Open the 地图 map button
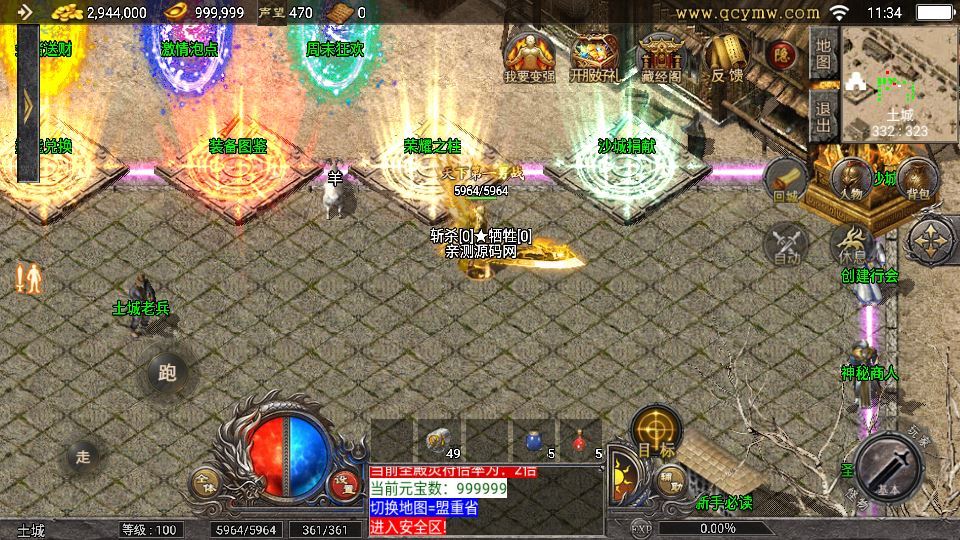This screenshot has height=540, width=960. (x=823, y=55)
